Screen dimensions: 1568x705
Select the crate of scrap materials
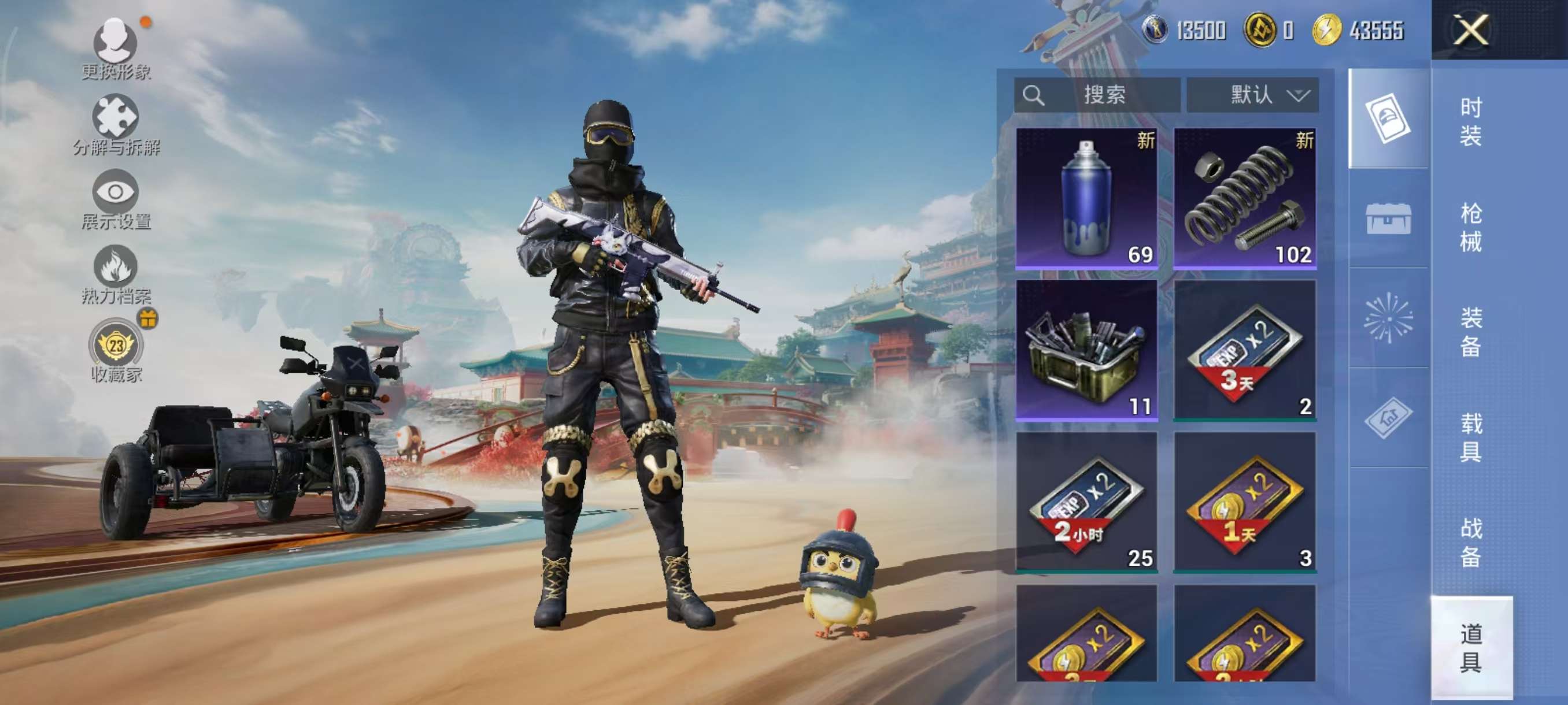click(1086, 350)
